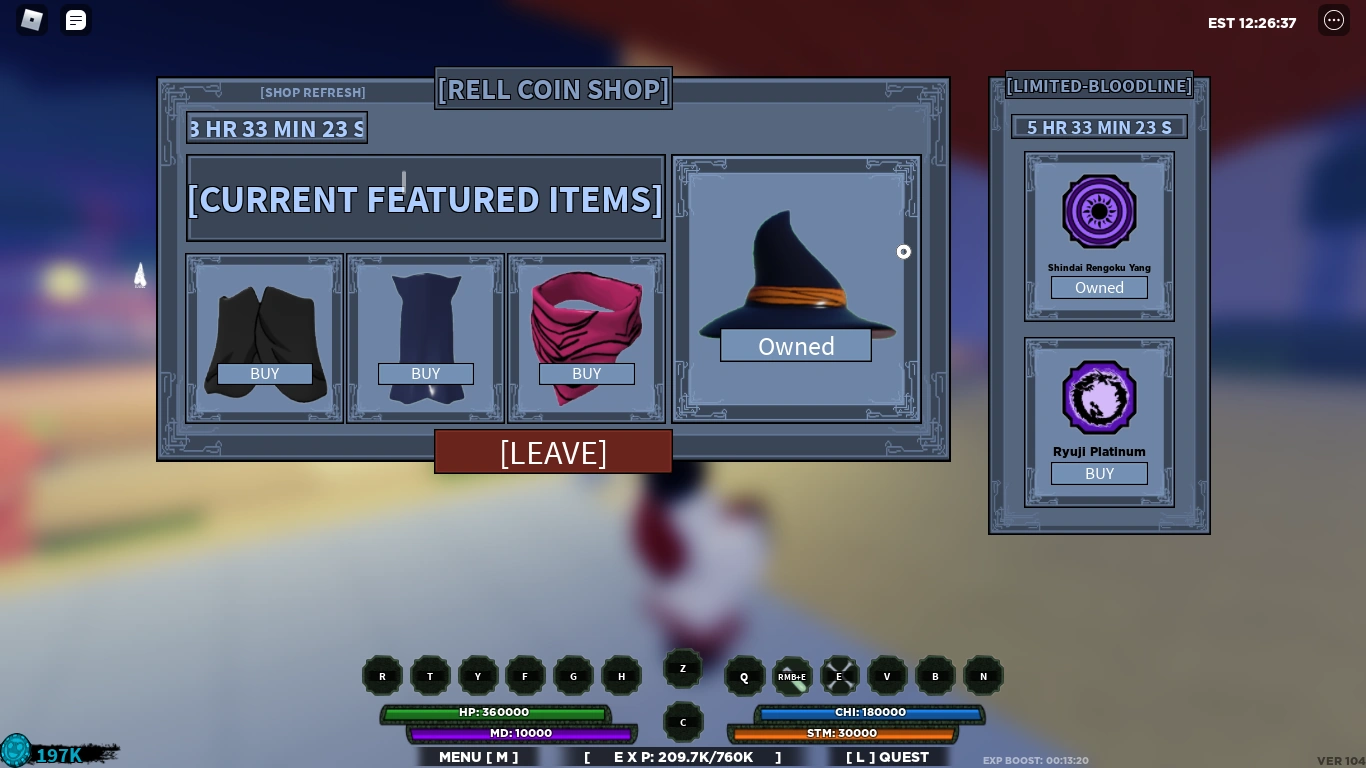
Task: Click the 197K coin counter
Action: pos(58,754)
